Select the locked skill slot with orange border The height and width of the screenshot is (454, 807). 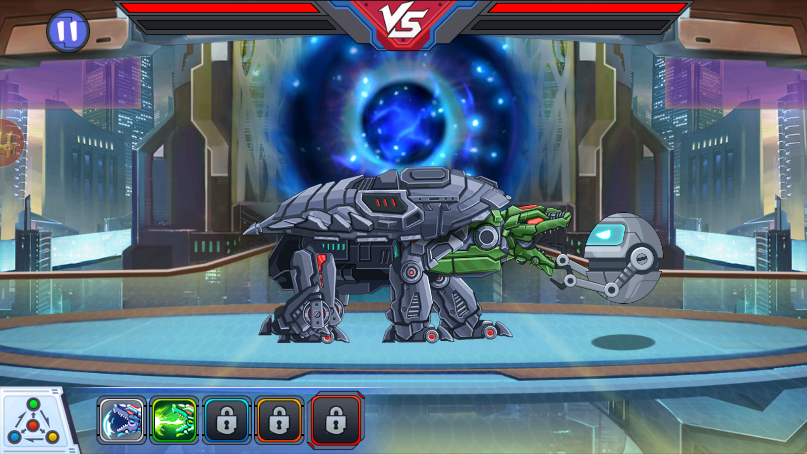279,421
